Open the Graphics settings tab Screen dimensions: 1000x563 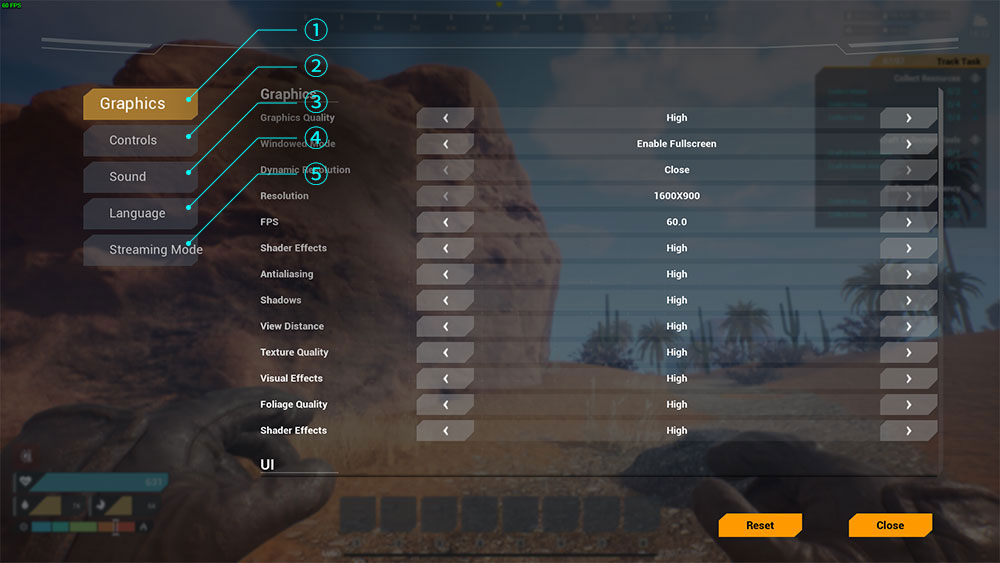139,104
